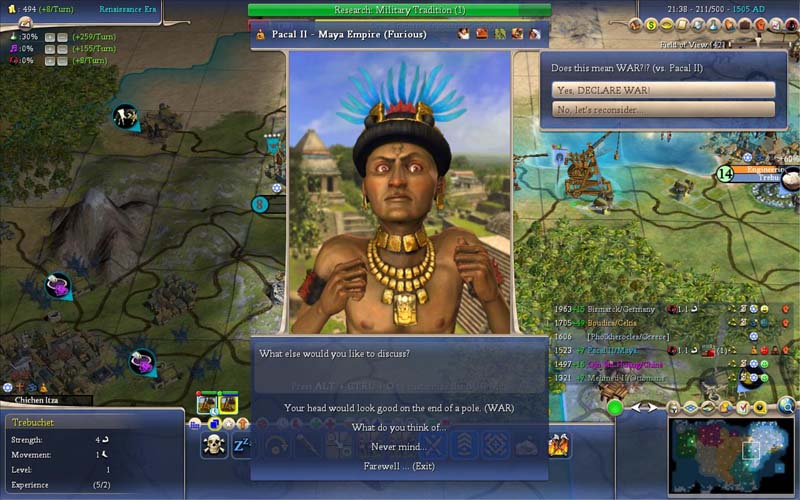Screen dimensions: 800x500
Task: Click the world minimap
Action: [731, 456]
